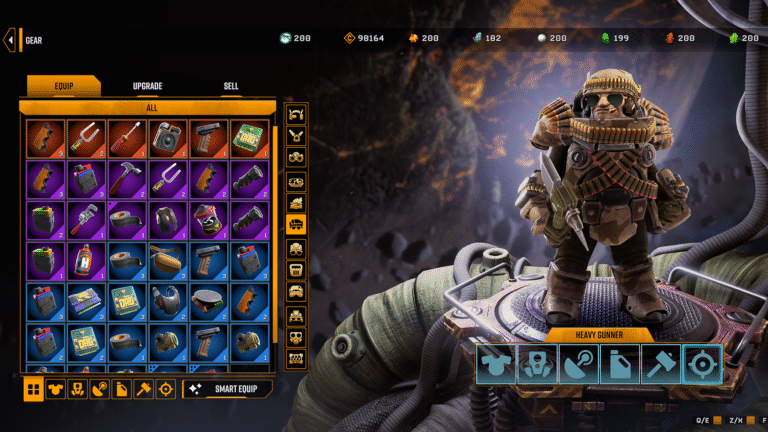The height and width of the screenshot is (432, 768).
Task: Go back using the Gear arrow
Action: pyautogui.click(x=11, y=40)
